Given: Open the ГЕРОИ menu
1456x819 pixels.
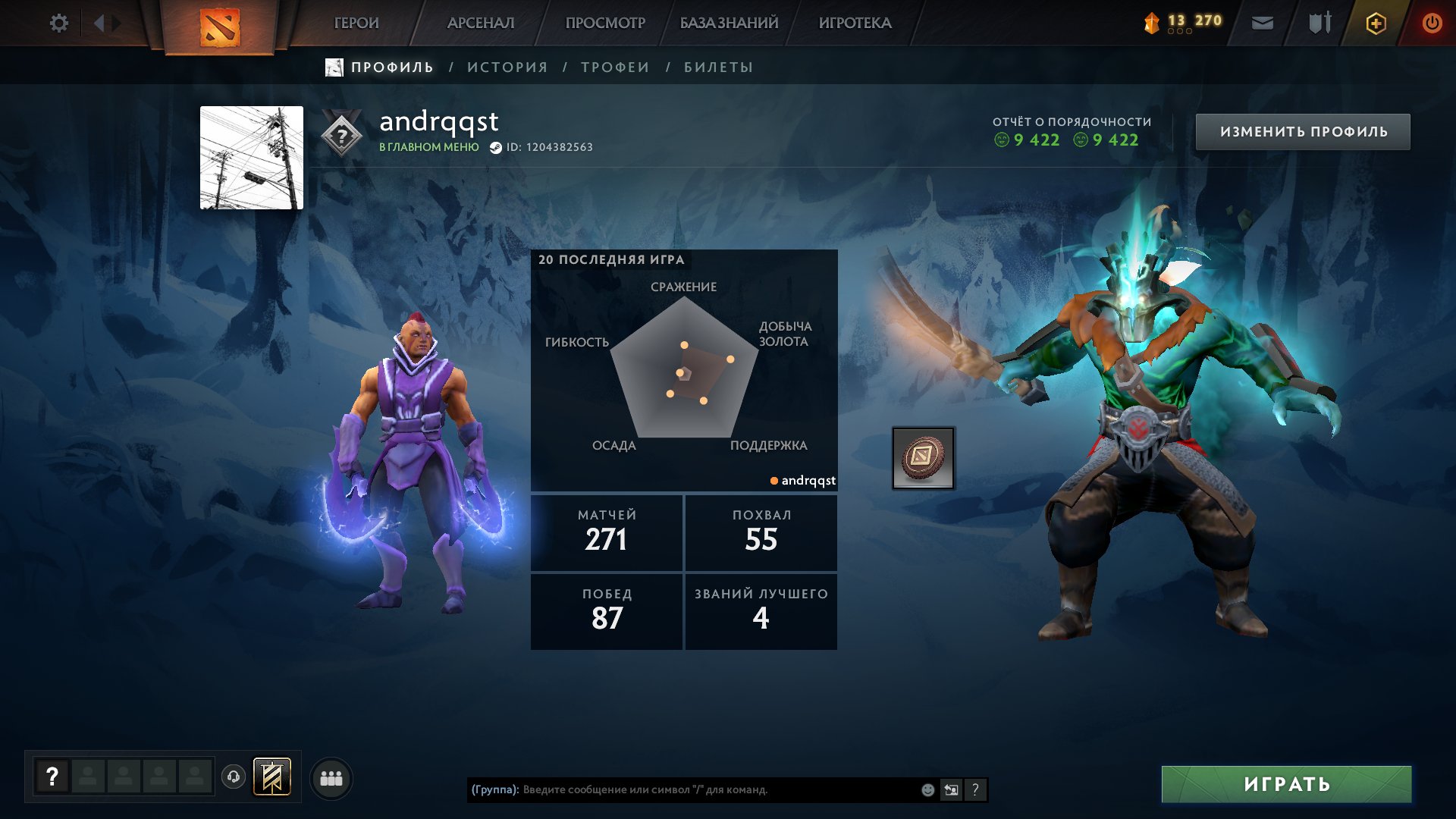Looking at the screenshot, I should coord(356,24).
